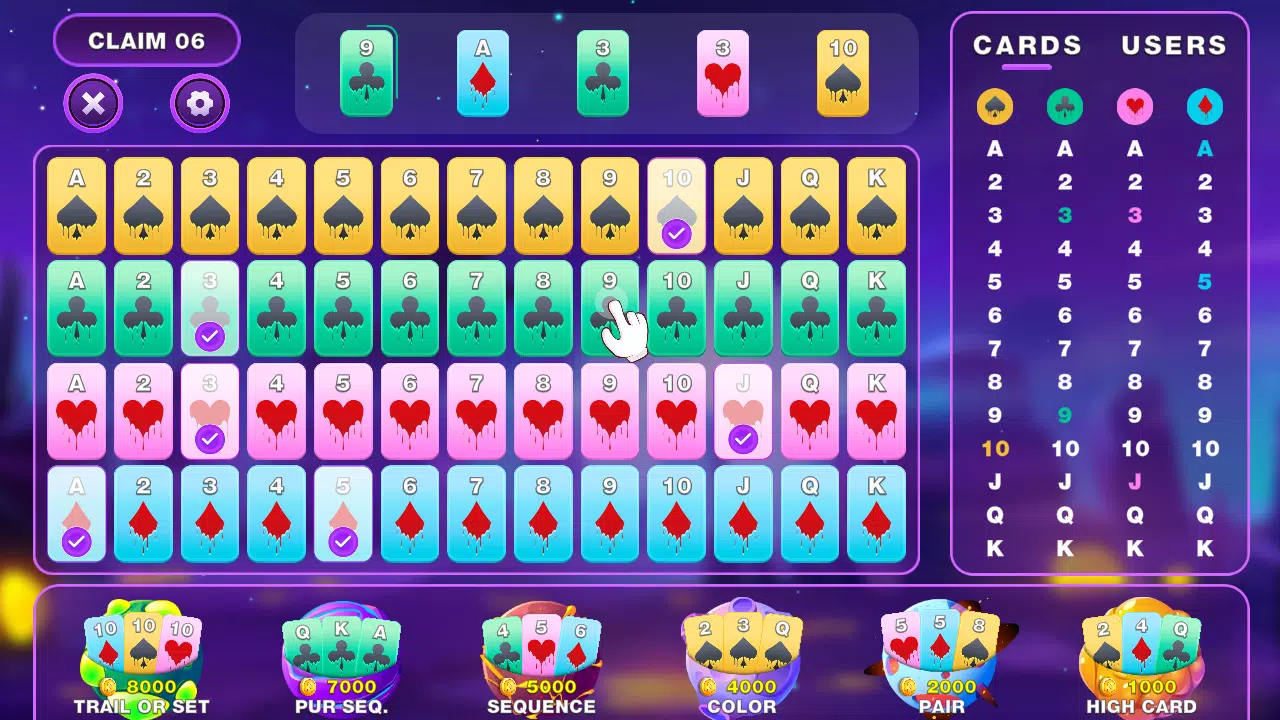Viewport: 1280px width, 720px height.
Task: Deselect the checked 10 of spades card
Action: pyautogui.click(x=676, y=206)
